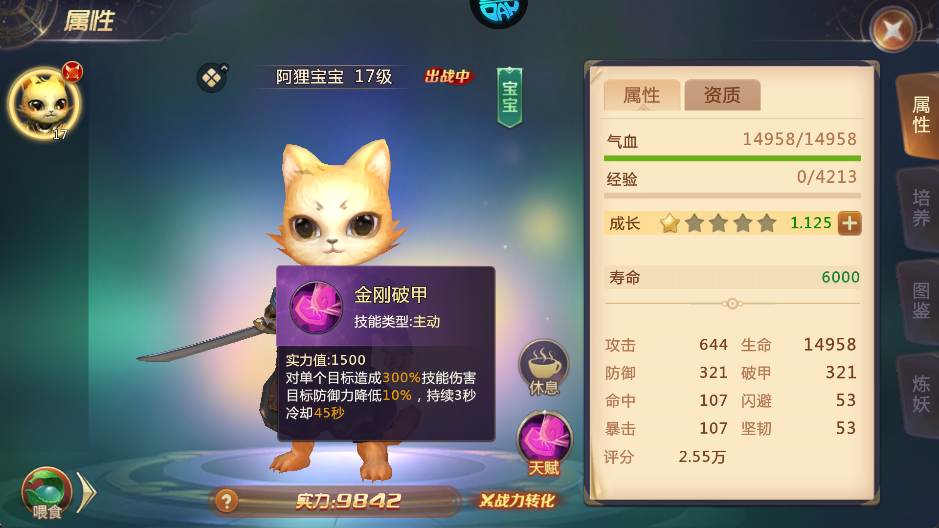Expand the arrow next to 喂食
Image resolution: width=939 pixels, height=528 pixels.
[x=87, y=491]
